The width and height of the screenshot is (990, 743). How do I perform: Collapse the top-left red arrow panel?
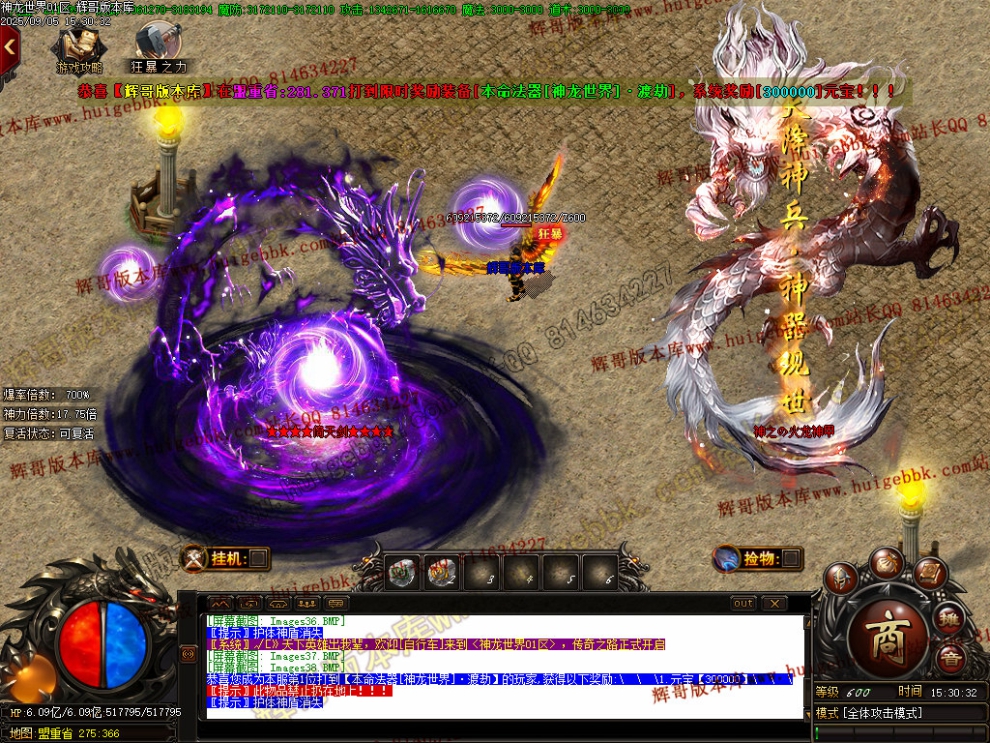pos(9,46)
